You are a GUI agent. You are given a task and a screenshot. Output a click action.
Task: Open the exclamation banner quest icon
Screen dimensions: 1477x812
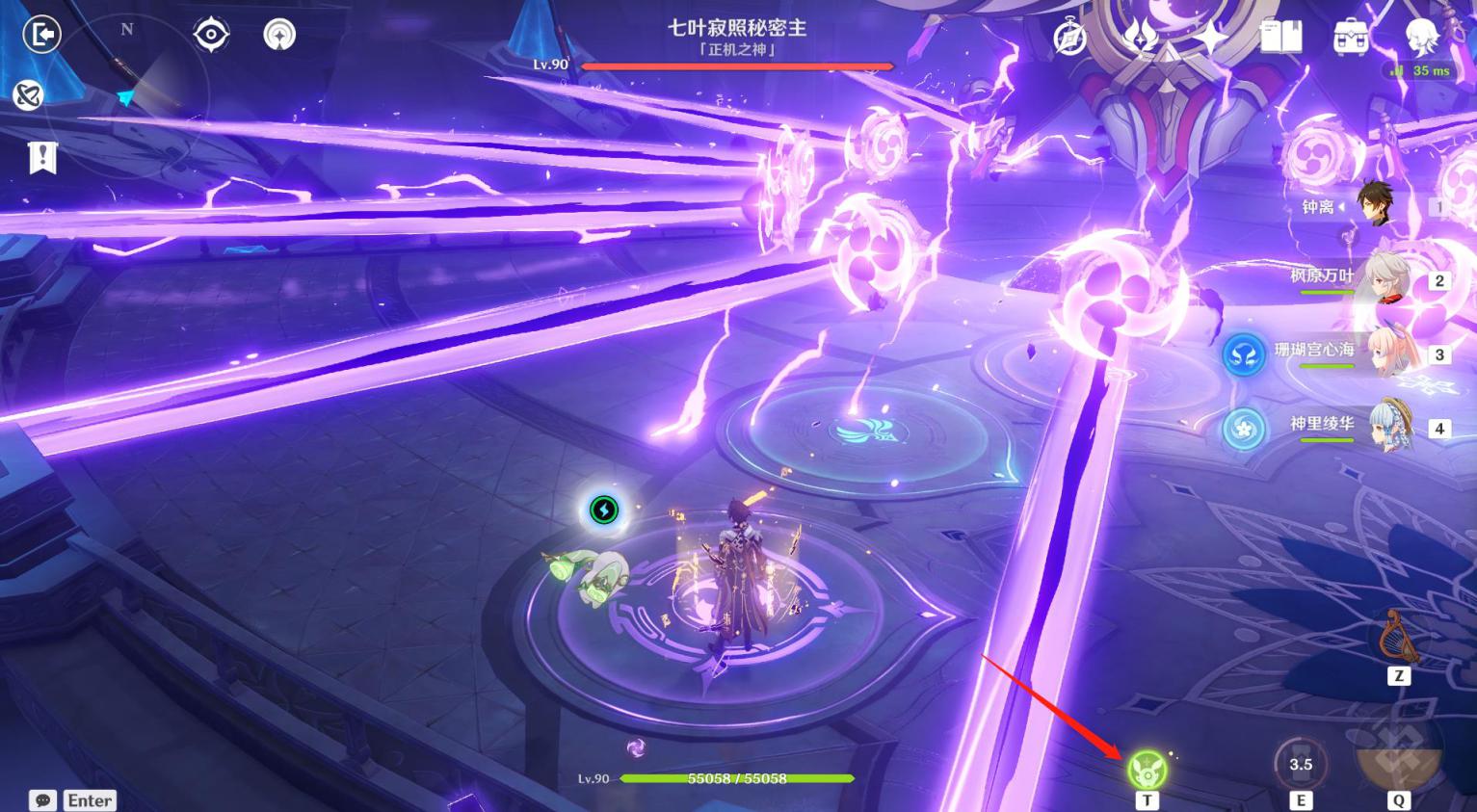pyautogui.click(x=42, y=156)
